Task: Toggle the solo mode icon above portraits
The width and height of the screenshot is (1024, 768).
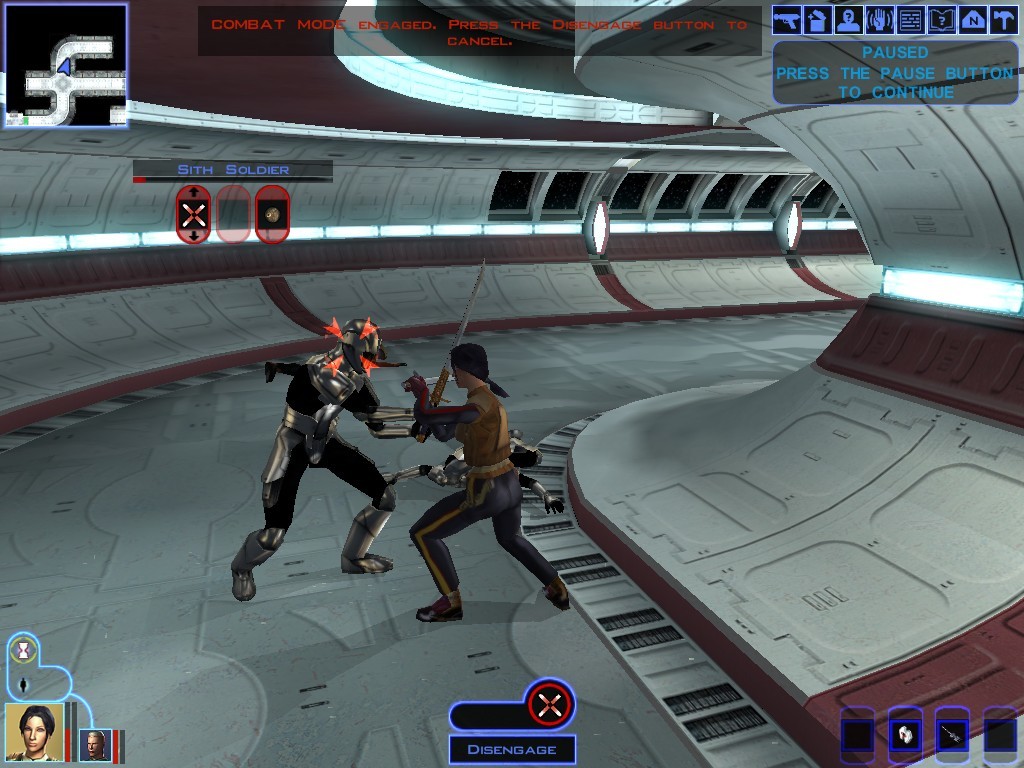Action: 23,686
